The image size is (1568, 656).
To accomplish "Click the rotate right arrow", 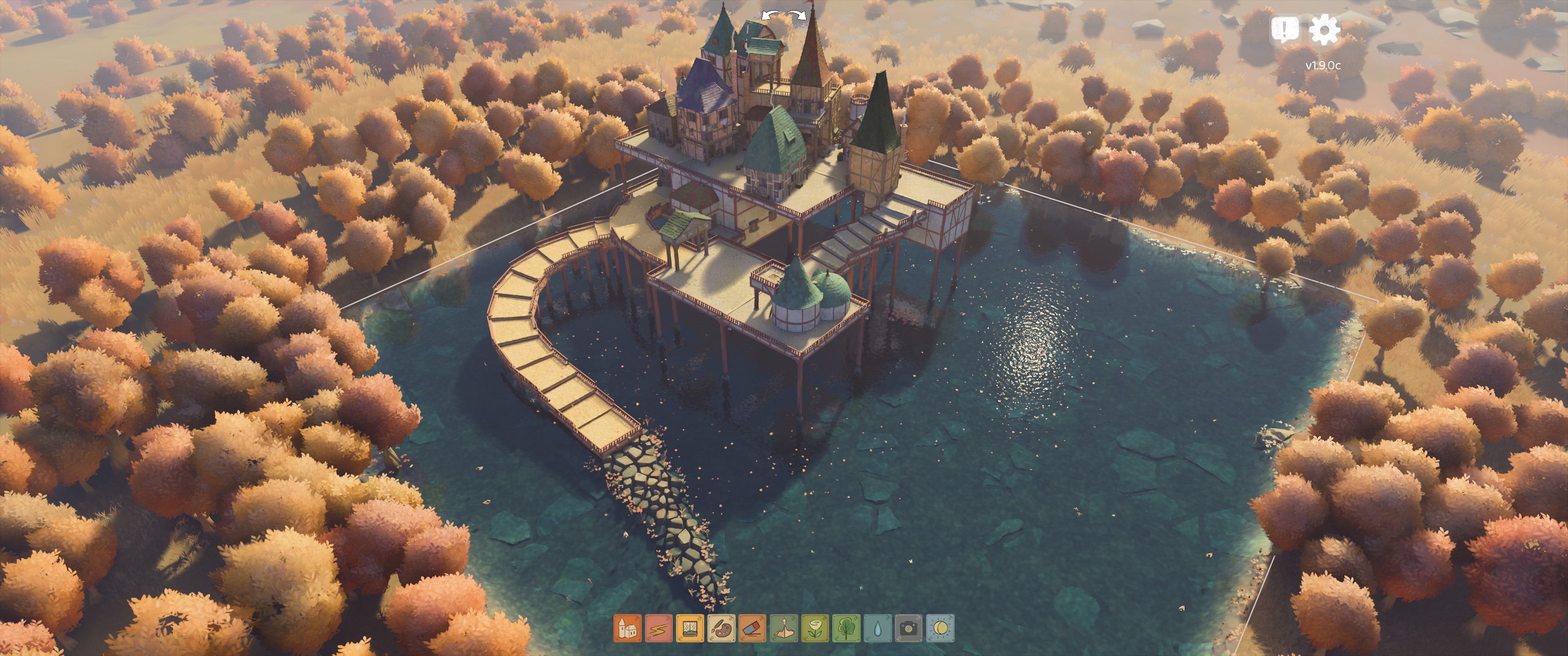I will [795, 15].
